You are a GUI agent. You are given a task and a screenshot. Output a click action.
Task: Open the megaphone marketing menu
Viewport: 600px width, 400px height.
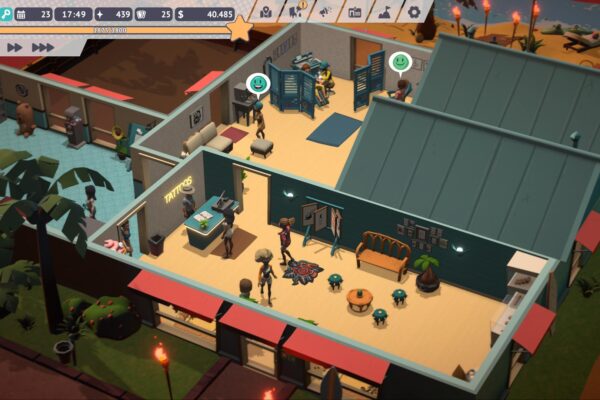pyautogui.click(x=324, y=12)
